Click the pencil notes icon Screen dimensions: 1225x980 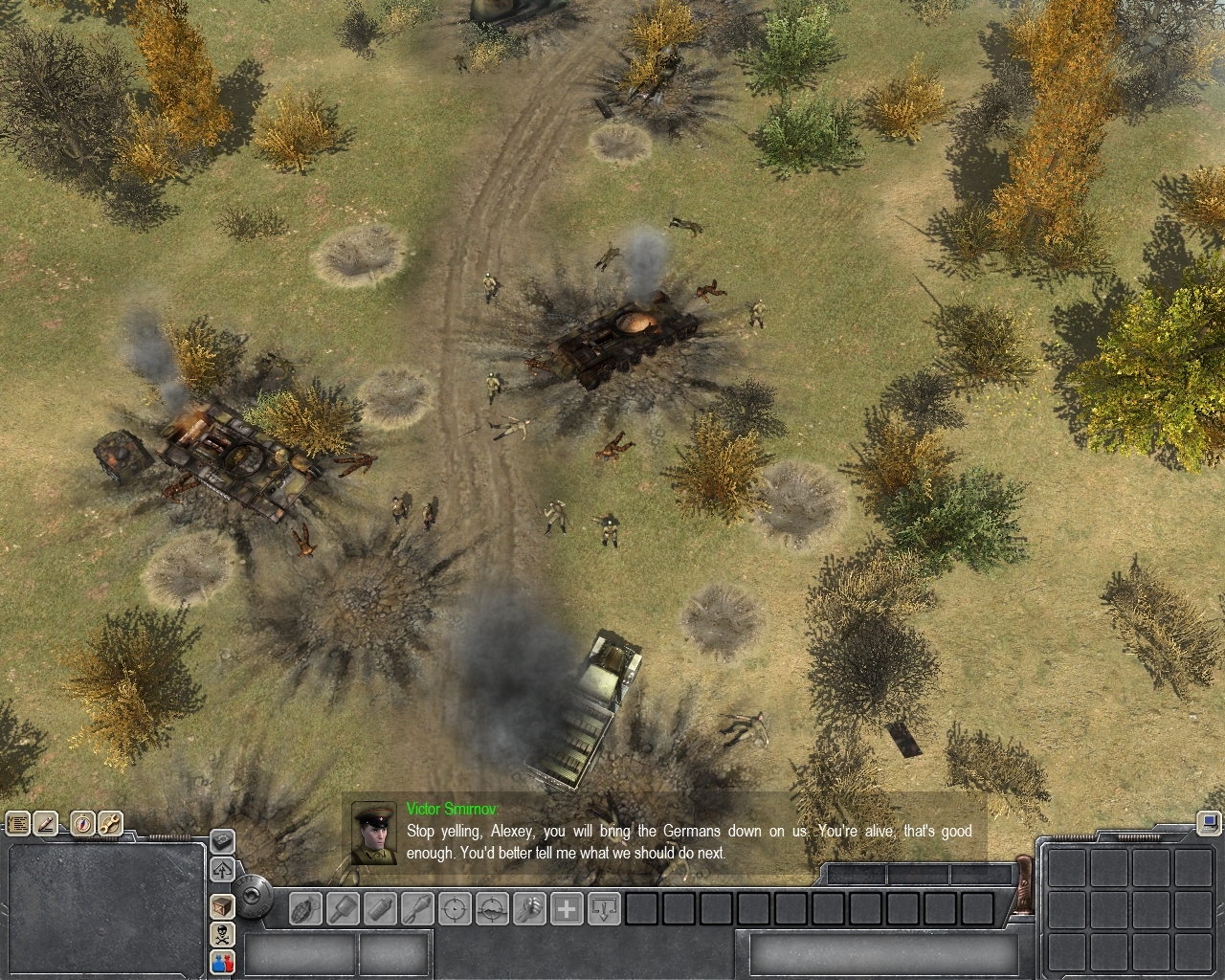click(45, 823)
